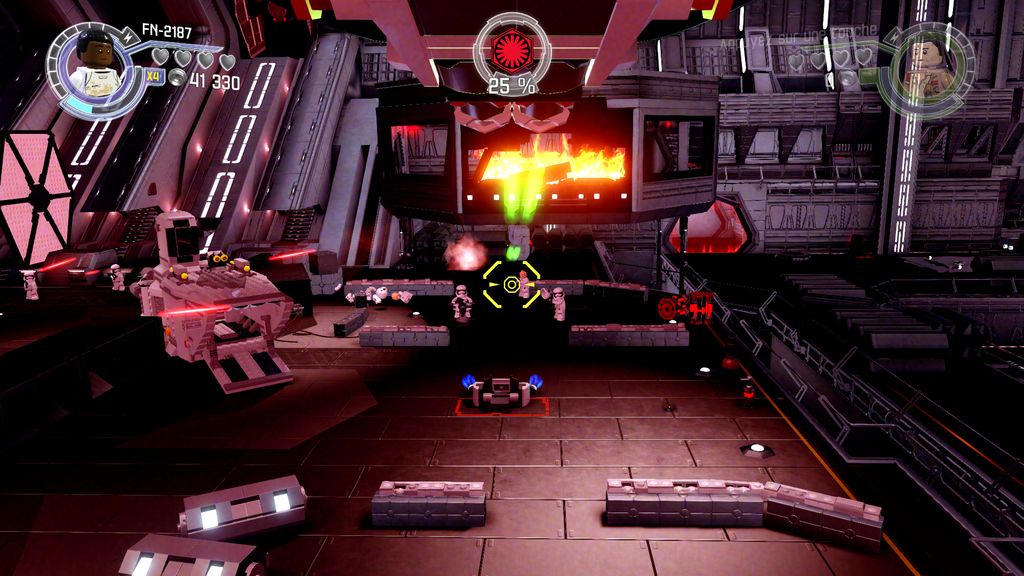Select the First Order emblem objective tracker
This screenshot has width=1024, height=576.
512,50
